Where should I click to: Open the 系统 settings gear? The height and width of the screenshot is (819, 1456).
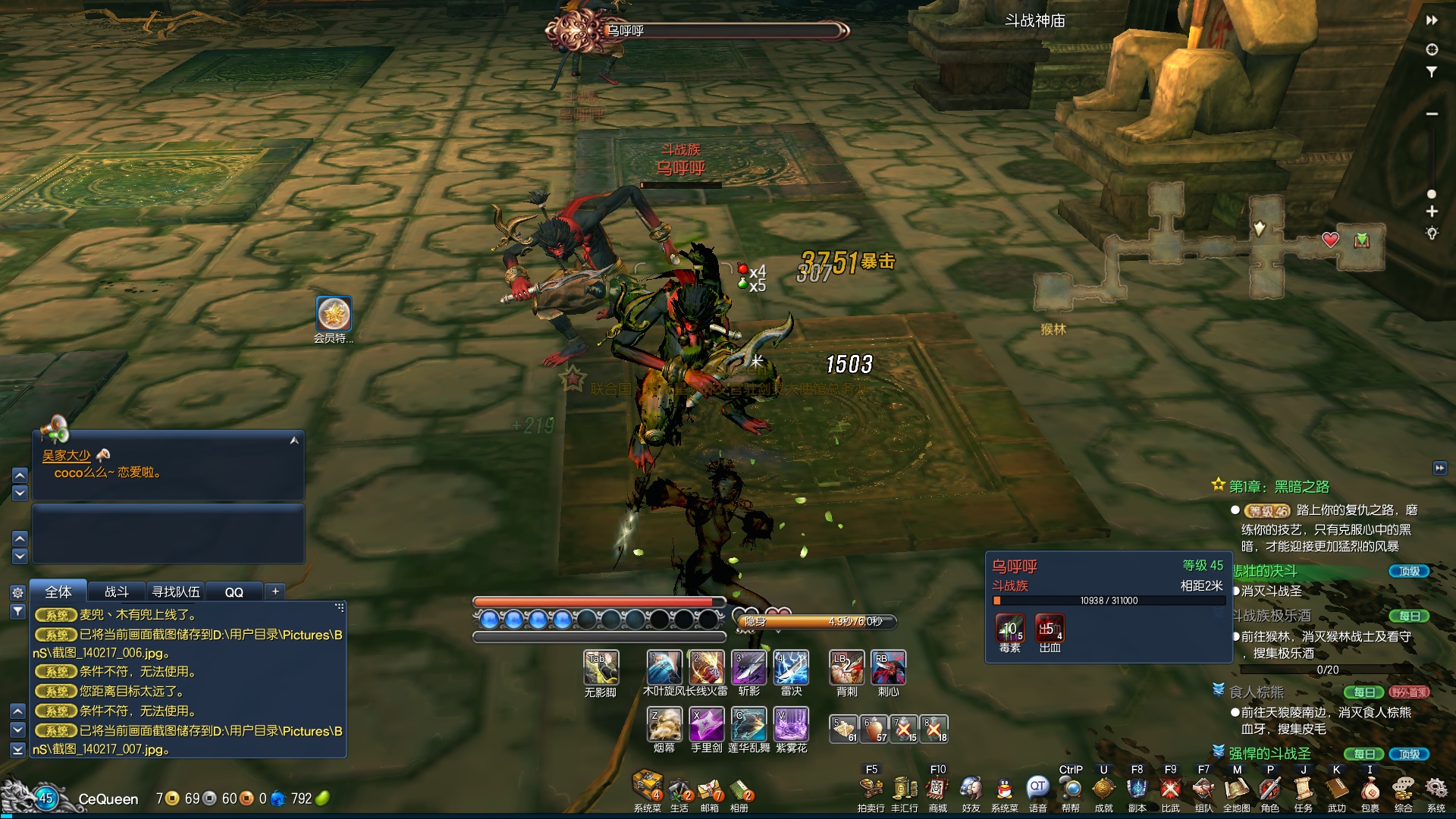[x=1436, y=789]
